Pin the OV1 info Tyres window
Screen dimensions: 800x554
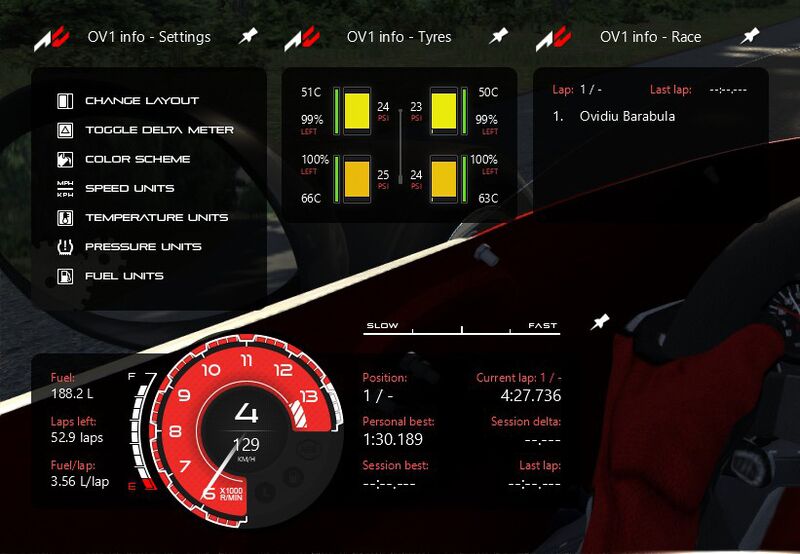[x=498, y=36]
